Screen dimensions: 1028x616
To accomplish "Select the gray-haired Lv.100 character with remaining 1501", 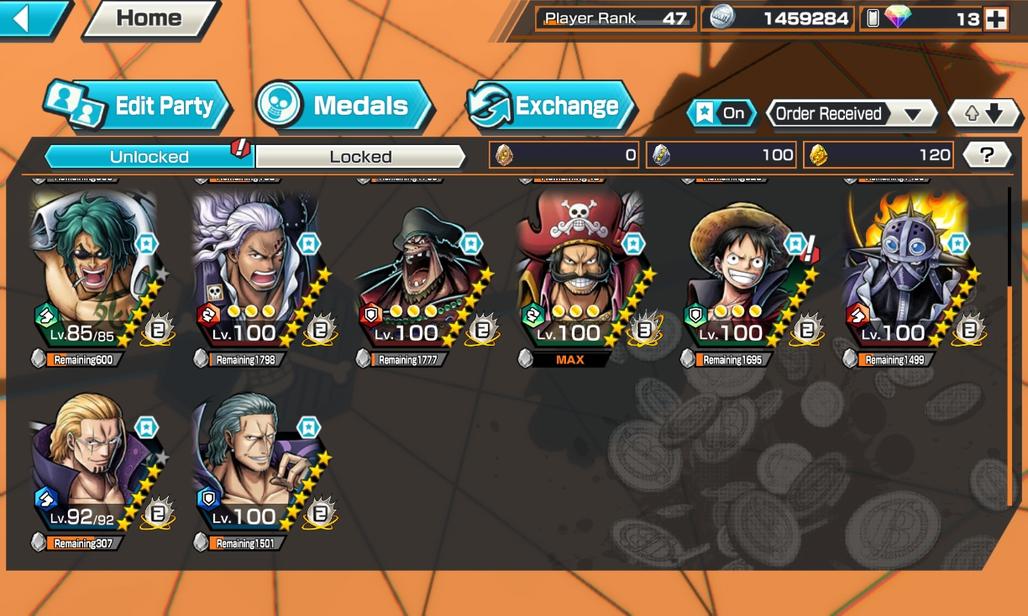I will coord(254,465).
